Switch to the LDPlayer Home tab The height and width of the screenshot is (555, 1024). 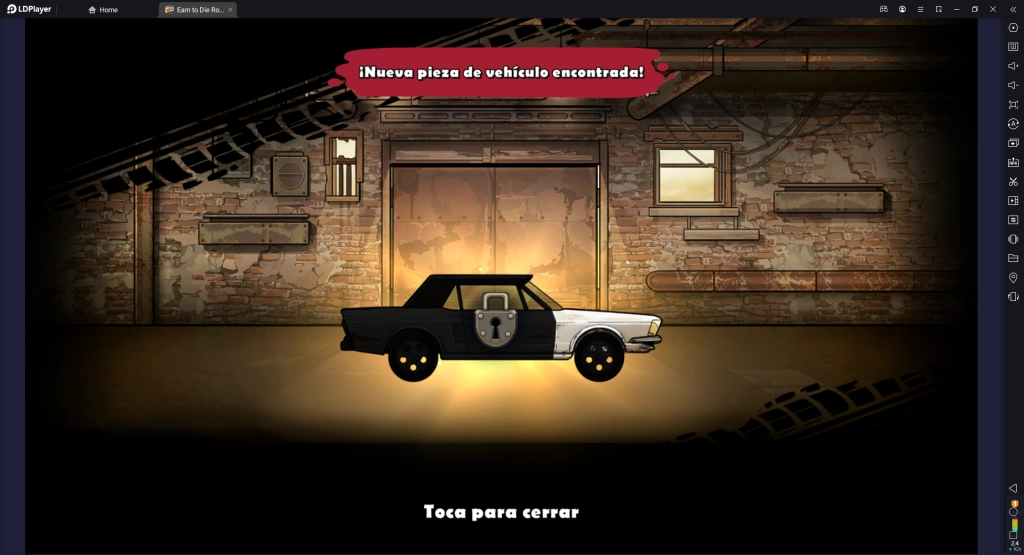coord(103,9)
